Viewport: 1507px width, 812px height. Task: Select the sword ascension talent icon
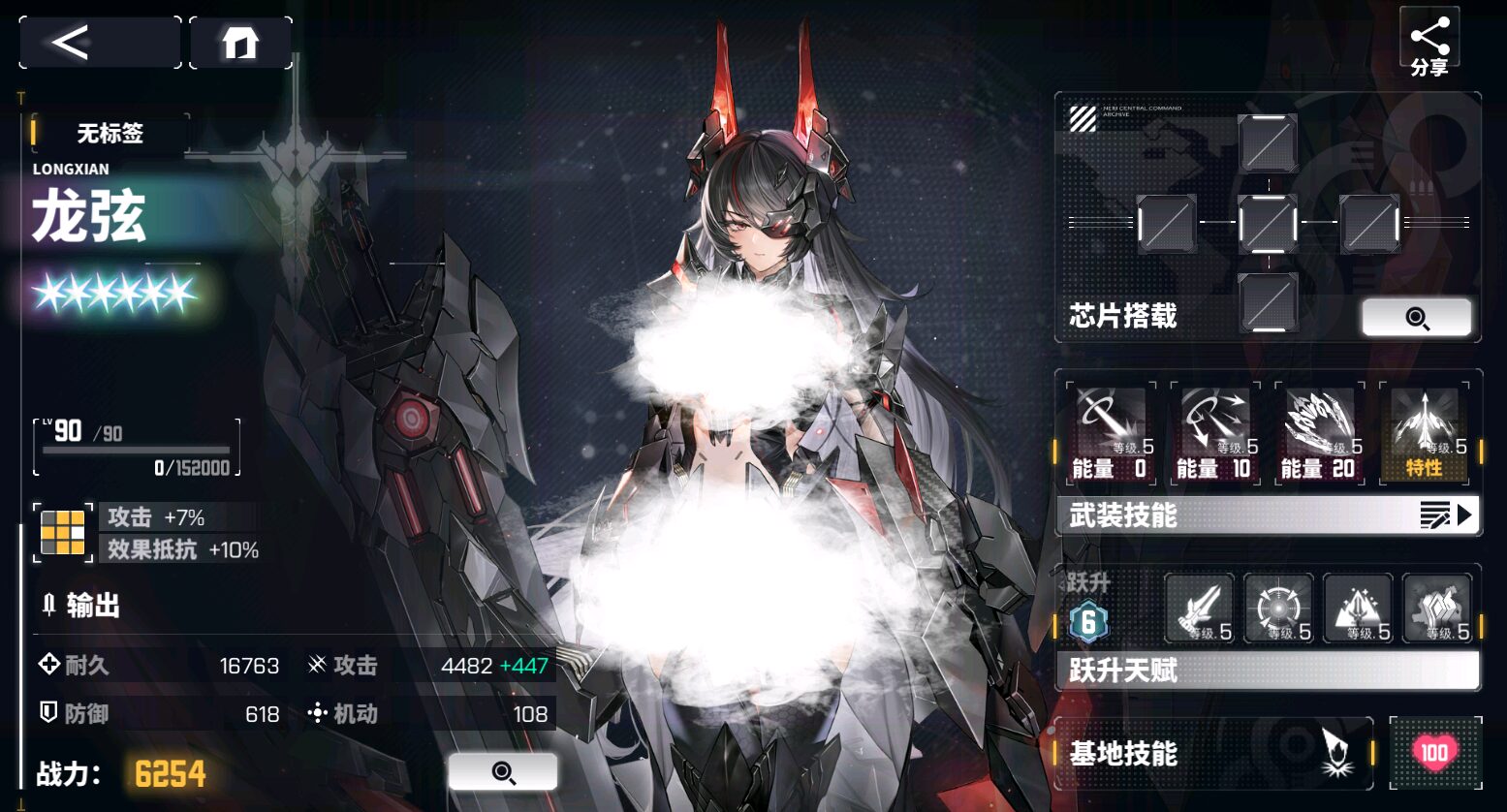click(1200, 609)
